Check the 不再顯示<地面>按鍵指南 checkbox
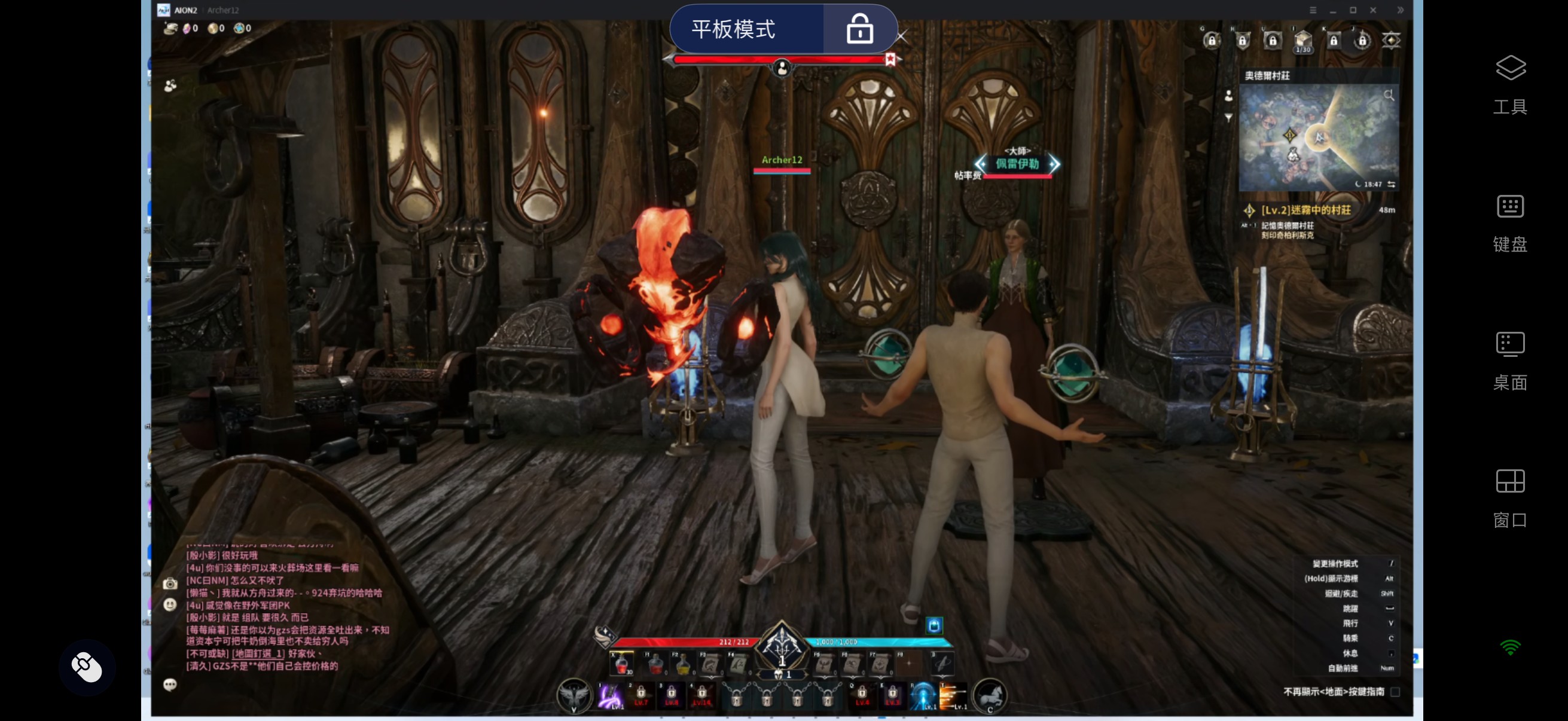The image size is (1568, 721). tap(1397, 692)
